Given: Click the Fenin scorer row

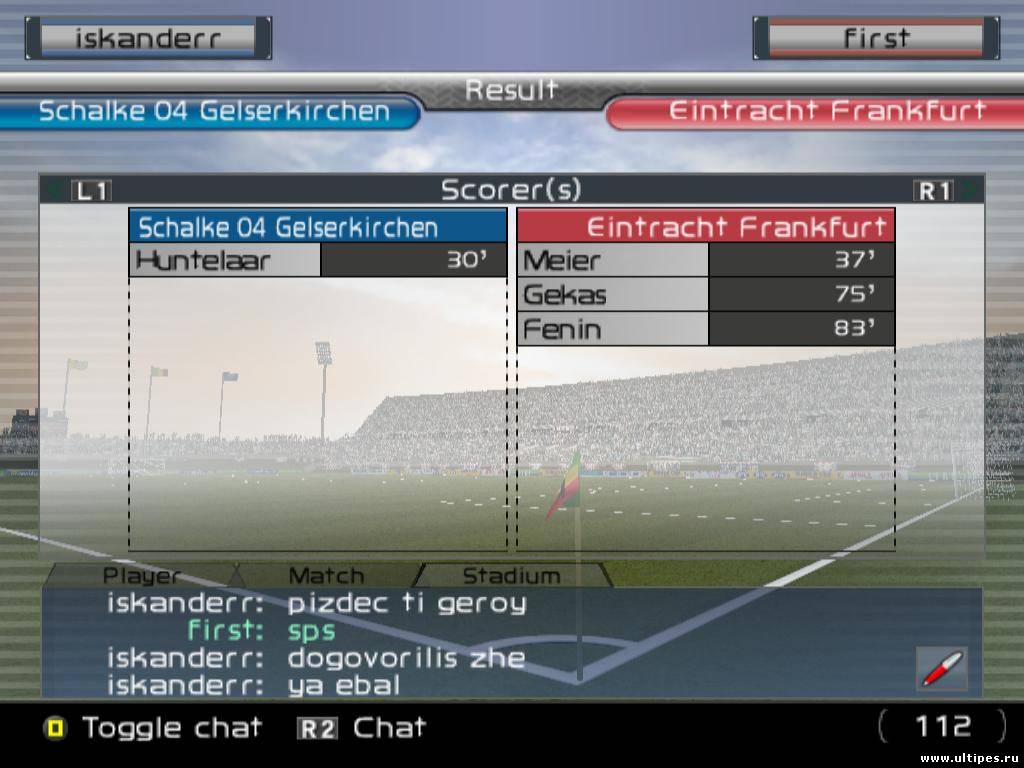Looking at the screenshot, I should tap(705, 329).
